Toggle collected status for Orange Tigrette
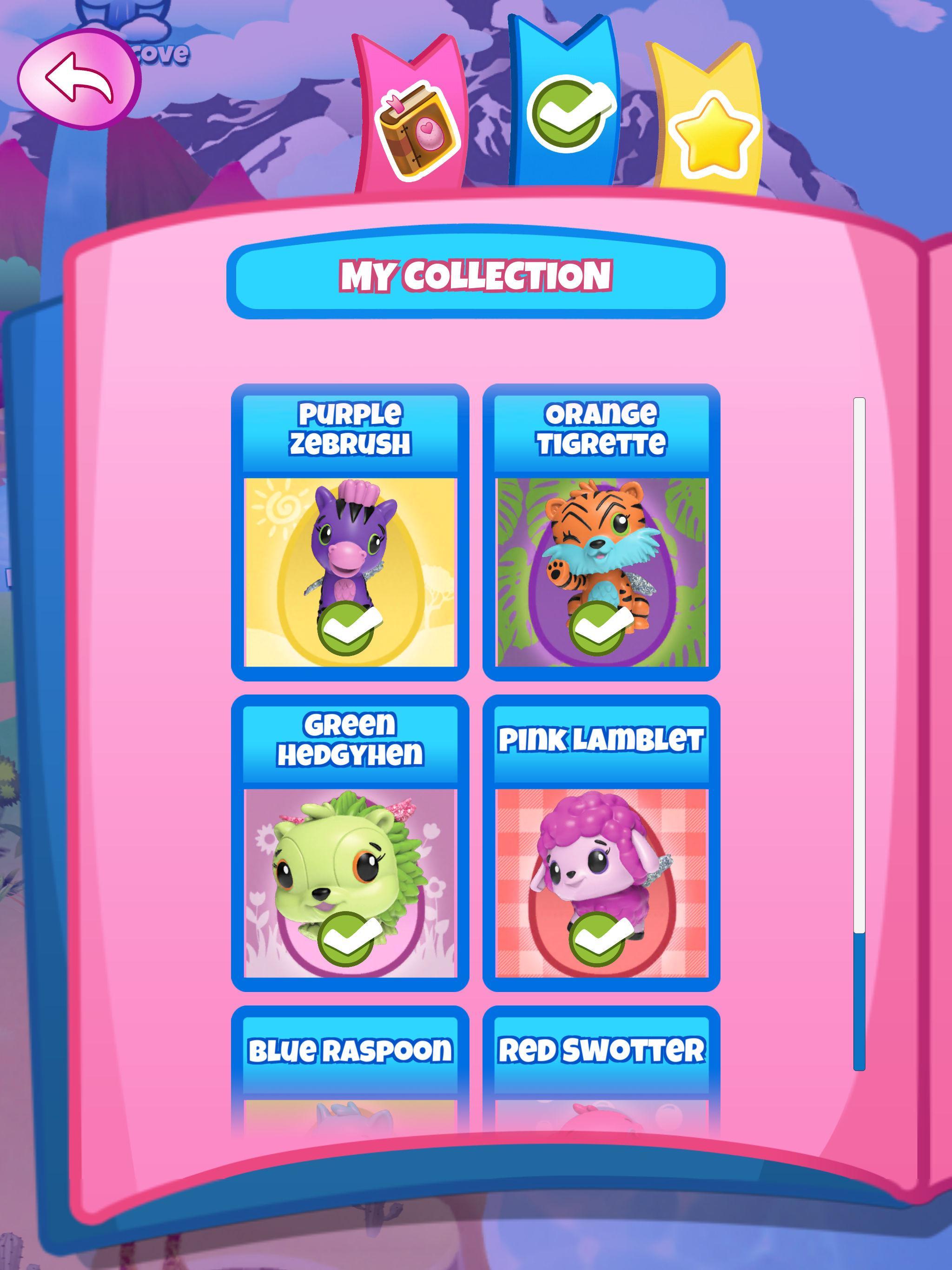Viewport: 952px width, 1270px height. click(601, 623)
